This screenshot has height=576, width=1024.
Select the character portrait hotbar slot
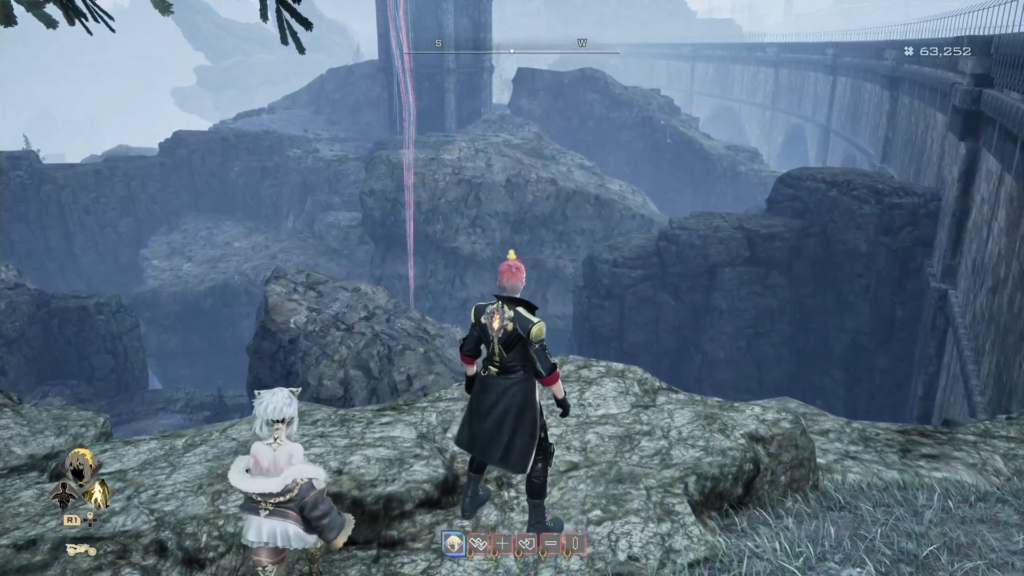pos(453,543)
